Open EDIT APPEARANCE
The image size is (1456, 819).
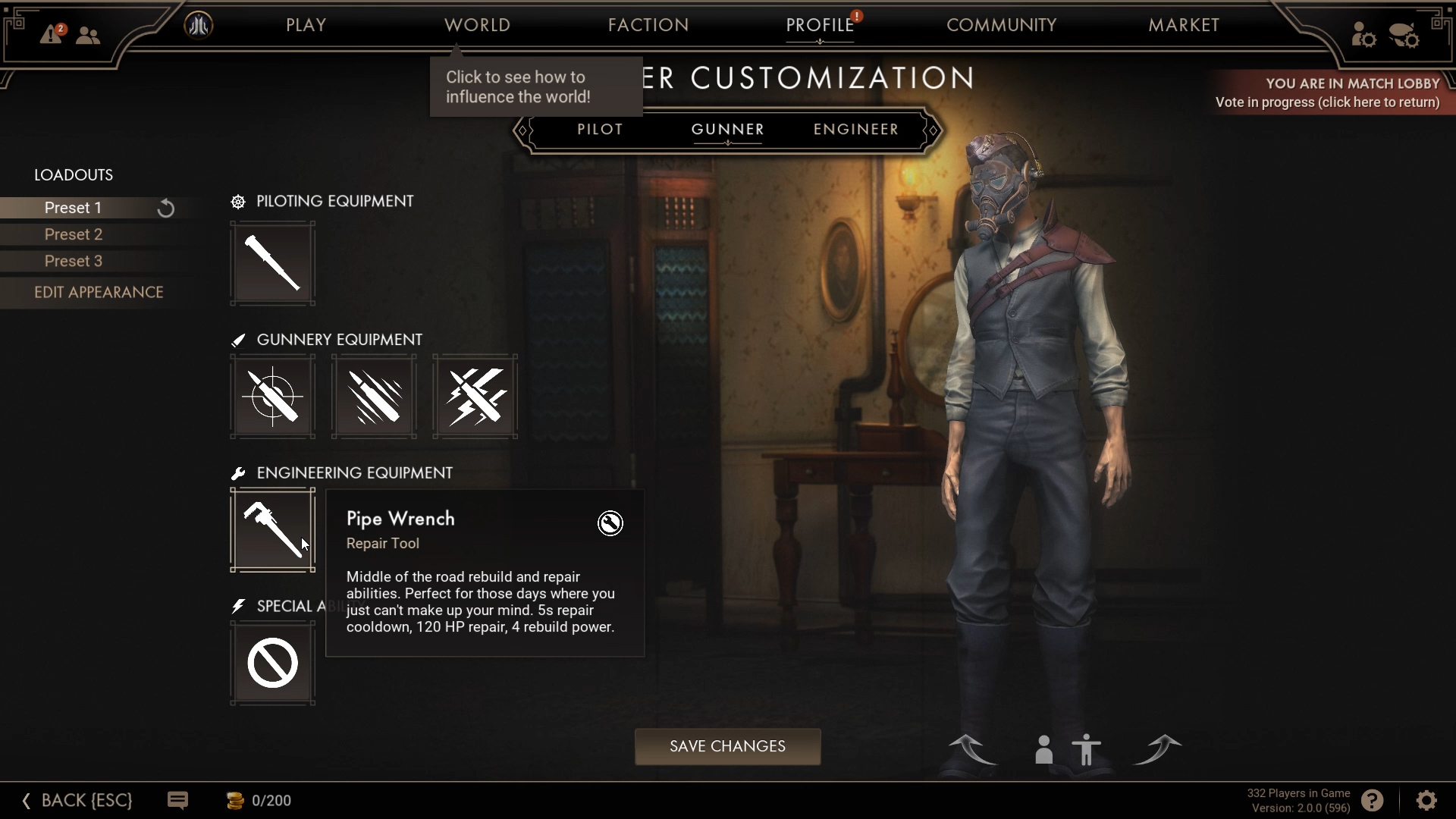point(99,292)
